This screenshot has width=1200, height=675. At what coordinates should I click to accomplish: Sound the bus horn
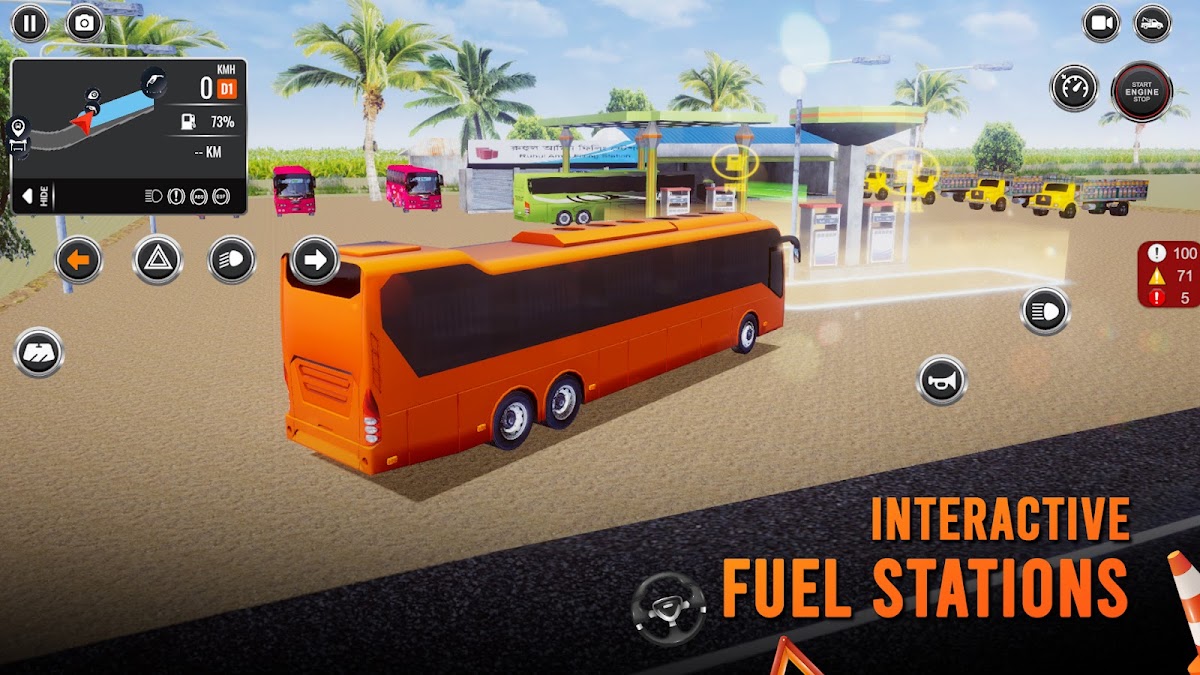[x=942, y=380]
